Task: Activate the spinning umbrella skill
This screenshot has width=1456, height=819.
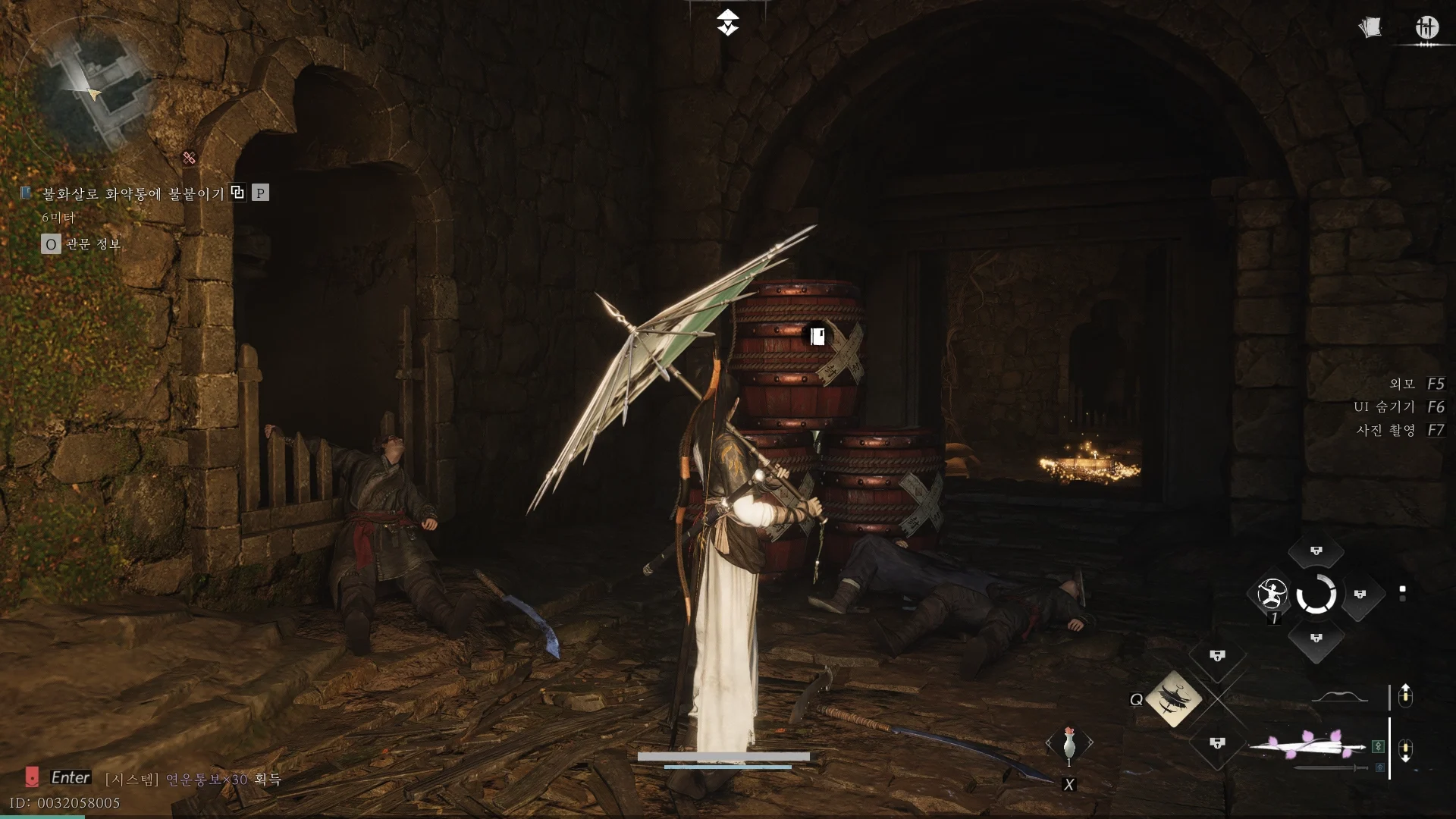Action: [1172, 698]
